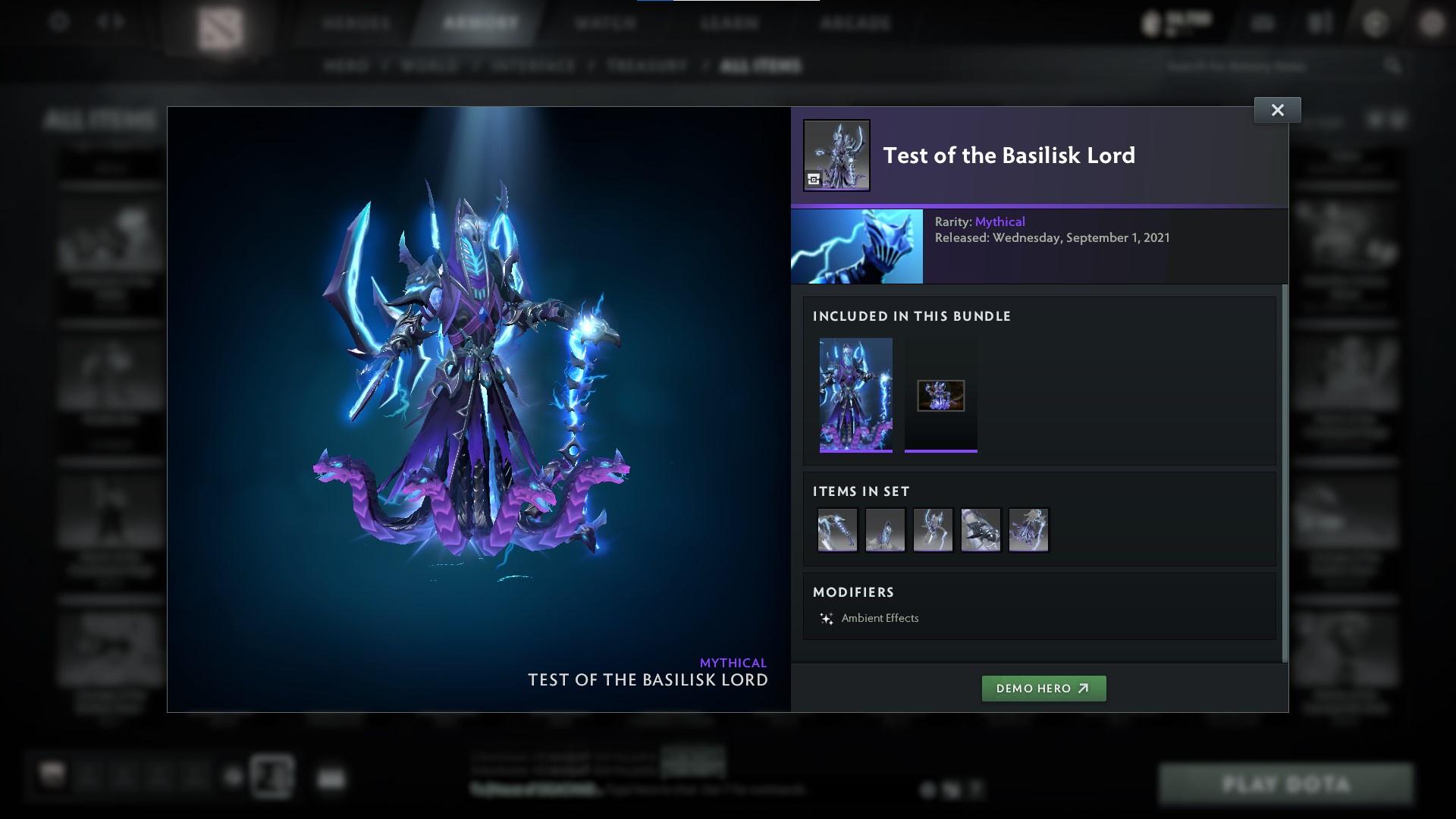Viewport: 1456px width, 819px height.
Task: Switch to the WATCH tab
Action: 603,24
